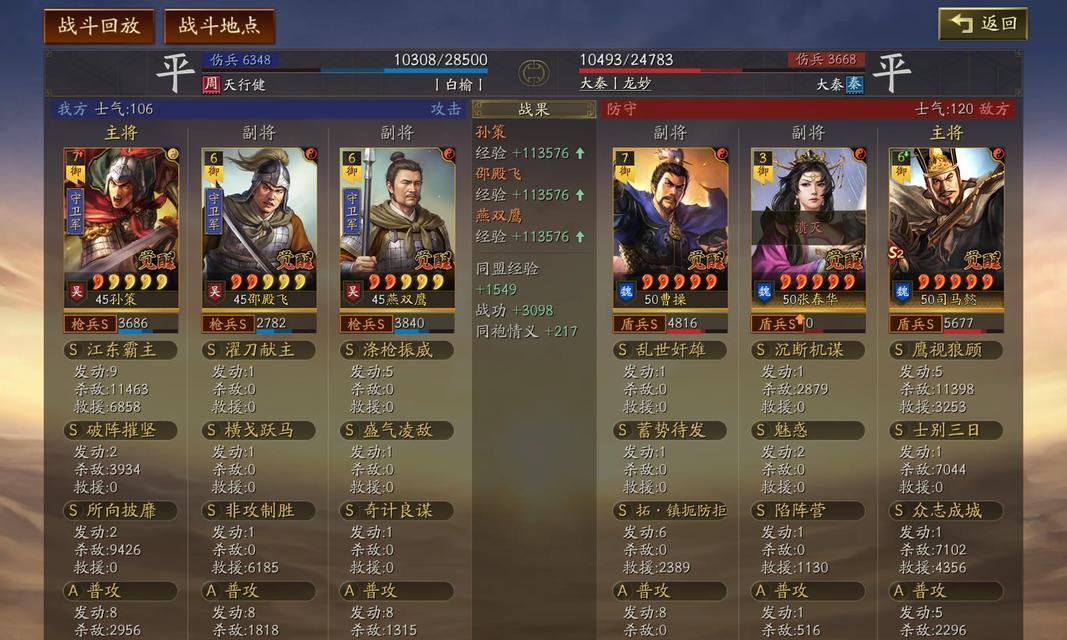The width and height of the screenshot is (1067, 640).
Task: View the 涤枪振威 skill entry
Action: click(x=397, y=350)
